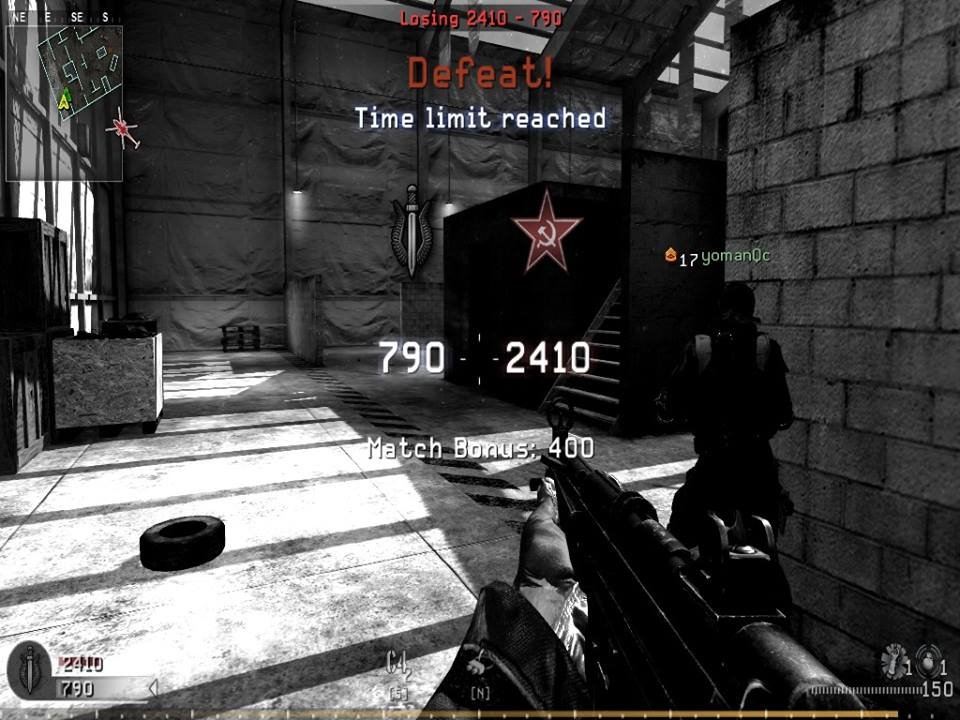Click the frag grenade icon

(929, 663)
